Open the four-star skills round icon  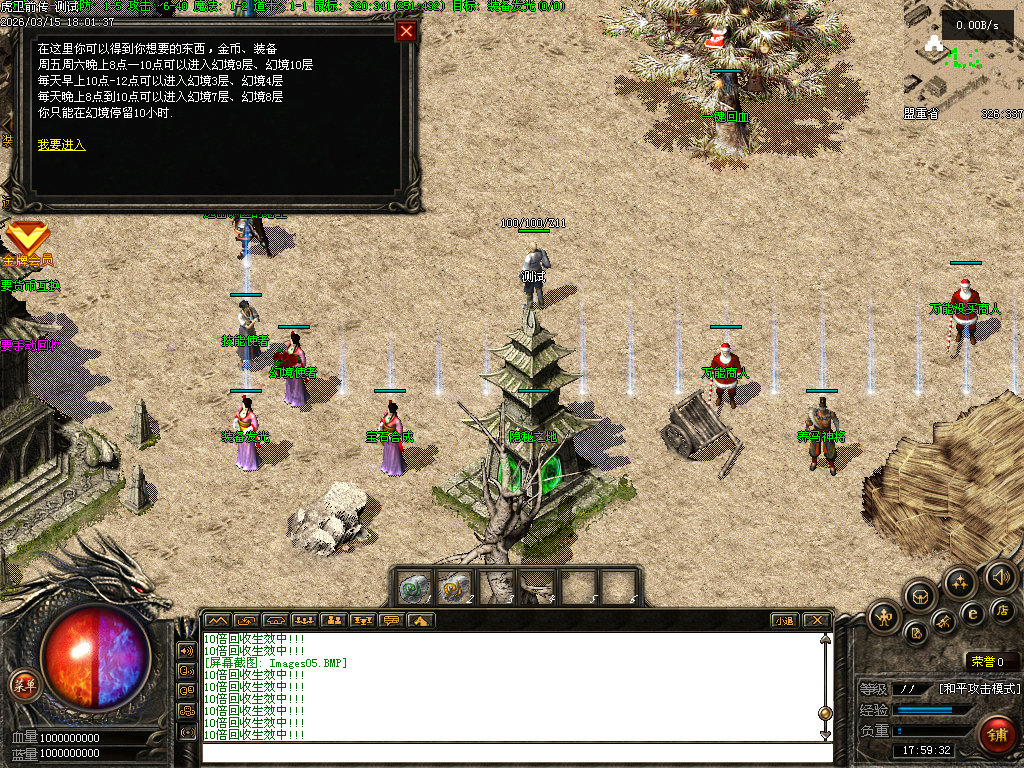(960, 581)
